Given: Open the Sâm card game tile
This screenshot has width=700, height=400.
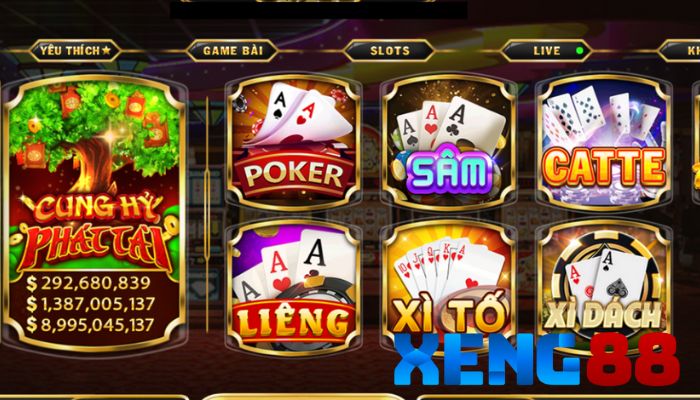Looking at the screenshot, I should click(449, 140).
